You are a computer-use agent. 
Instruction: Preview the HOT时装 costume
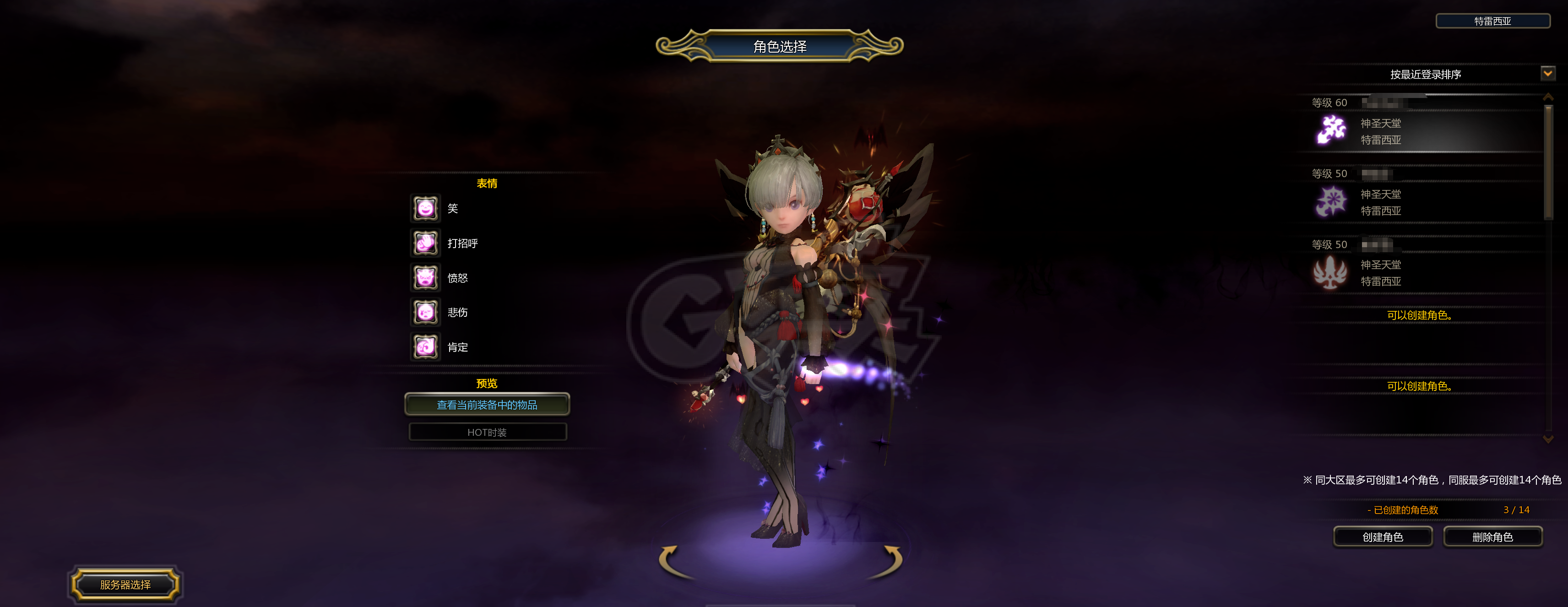pos(487,432)
